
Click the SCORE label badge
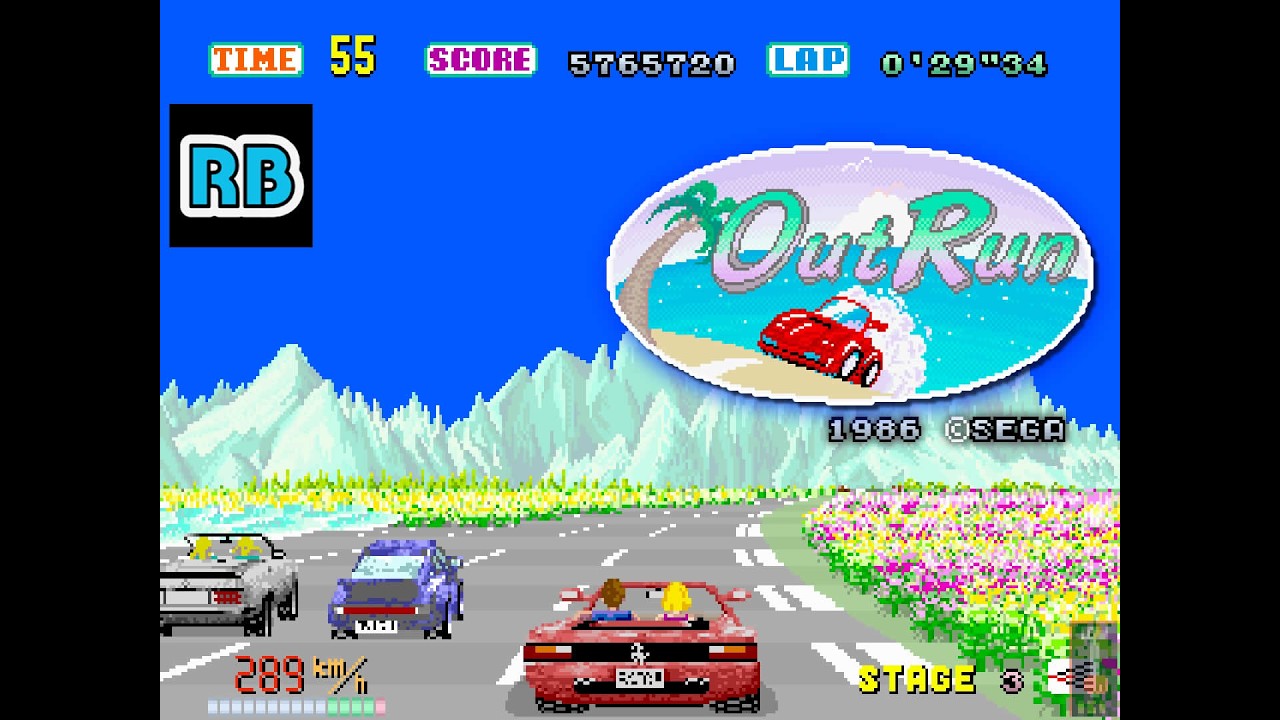480,62
